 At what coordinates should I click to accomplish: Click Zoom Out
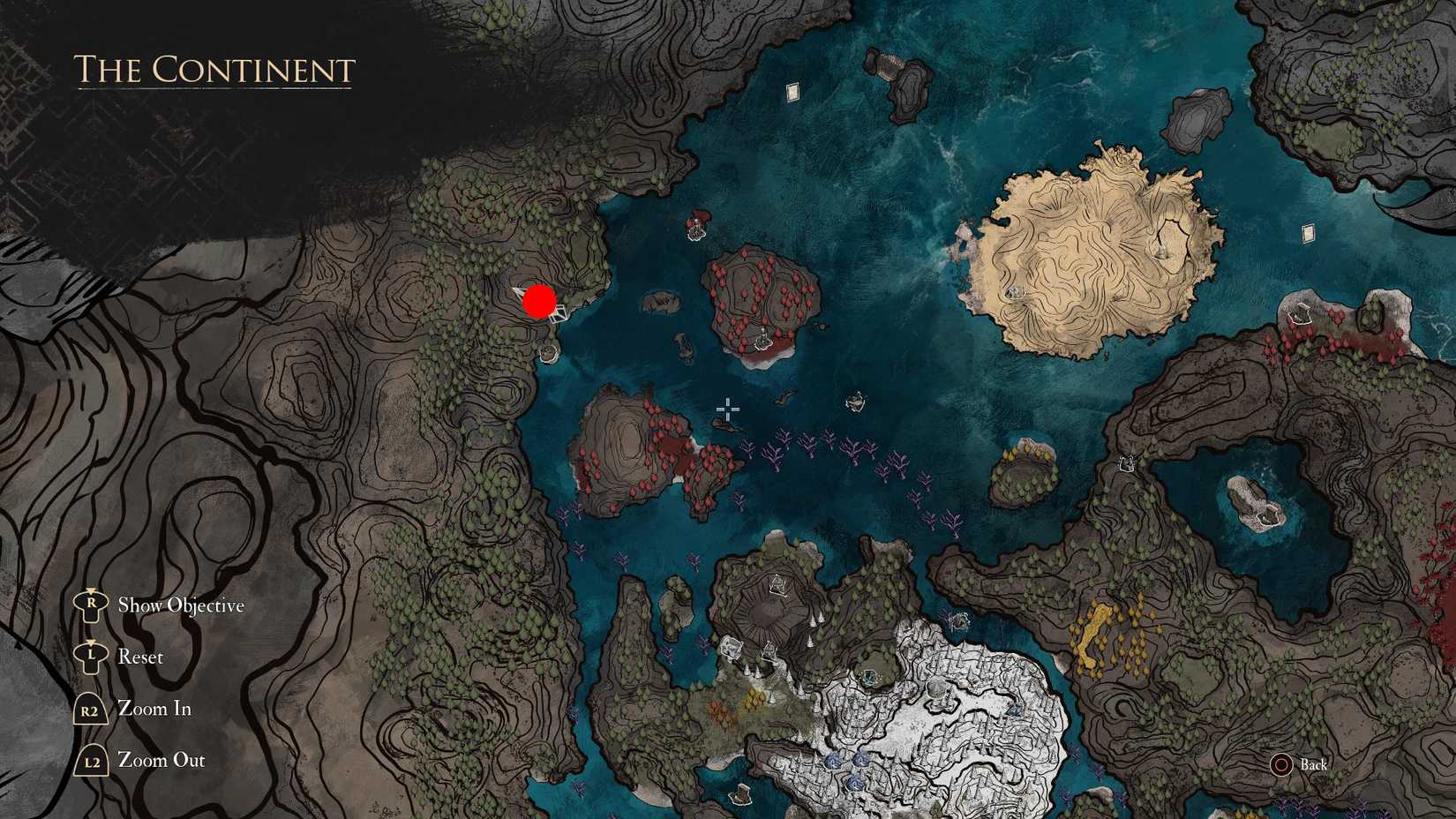161,760
